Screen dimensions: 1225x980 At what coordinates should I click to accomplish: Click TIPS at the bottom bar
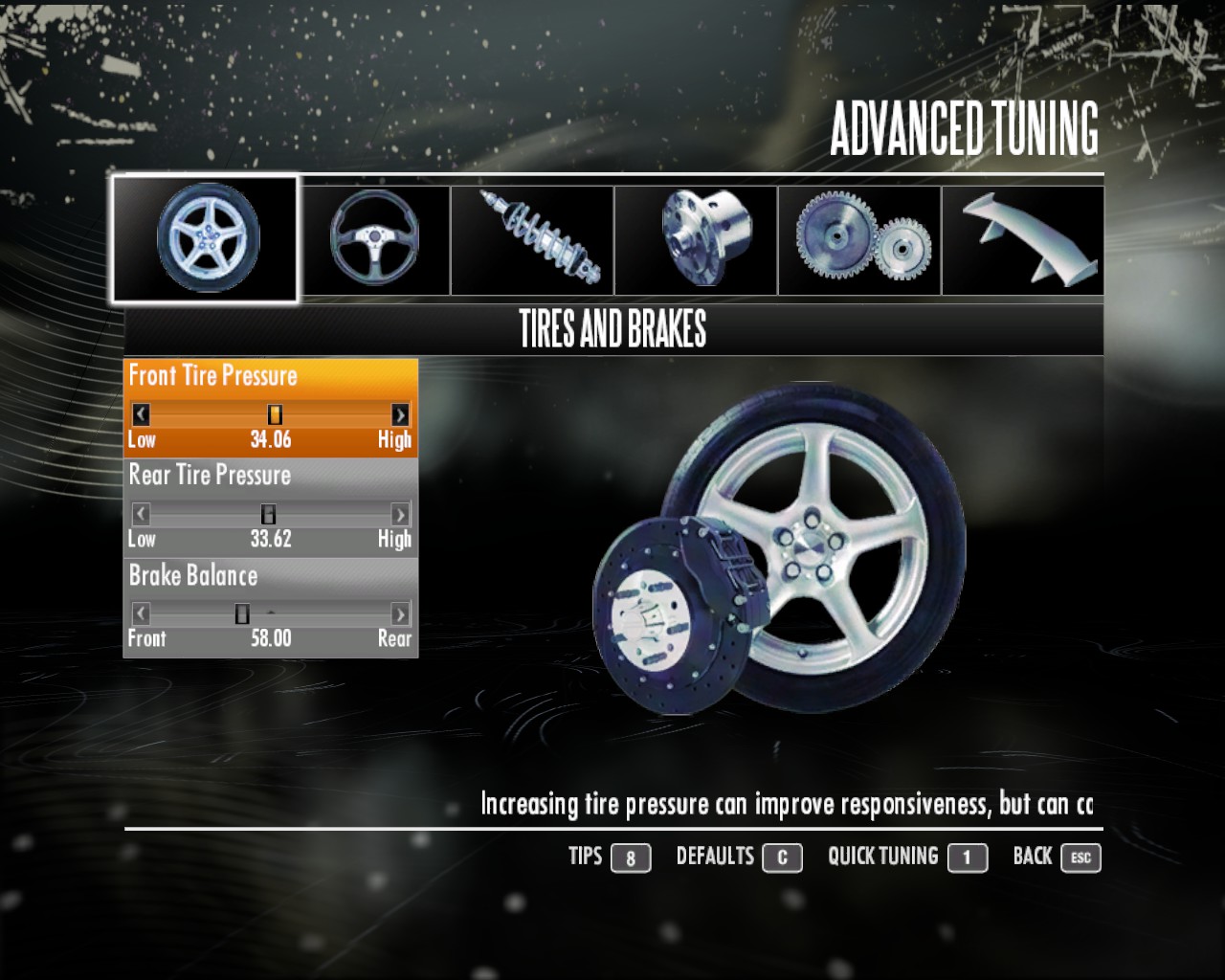coord(586,857)
